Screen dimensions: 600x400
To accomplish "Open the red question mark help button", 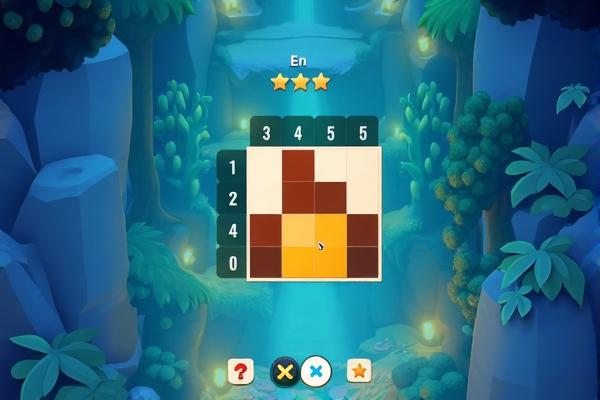I will tap(240, 371).
